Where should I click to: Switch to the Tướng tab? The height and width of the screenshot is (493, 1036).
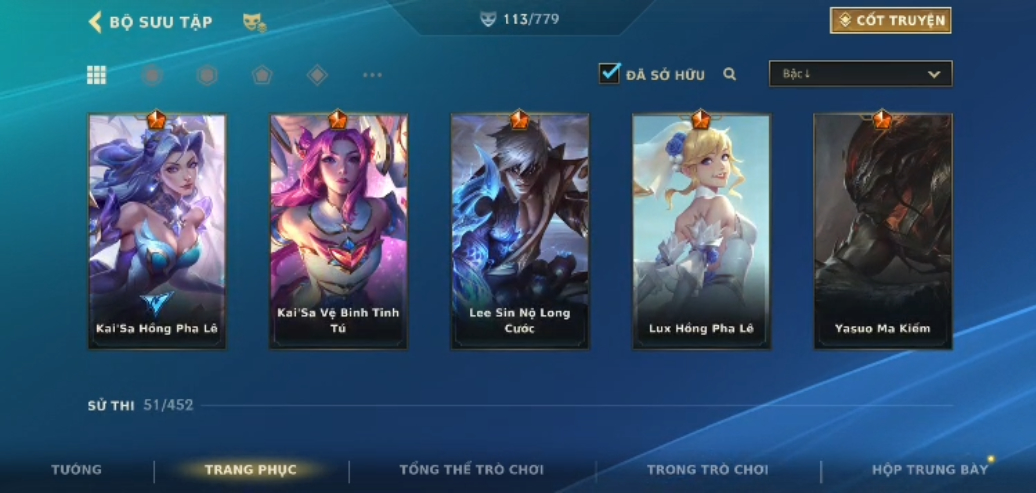[x=77, y=470]
